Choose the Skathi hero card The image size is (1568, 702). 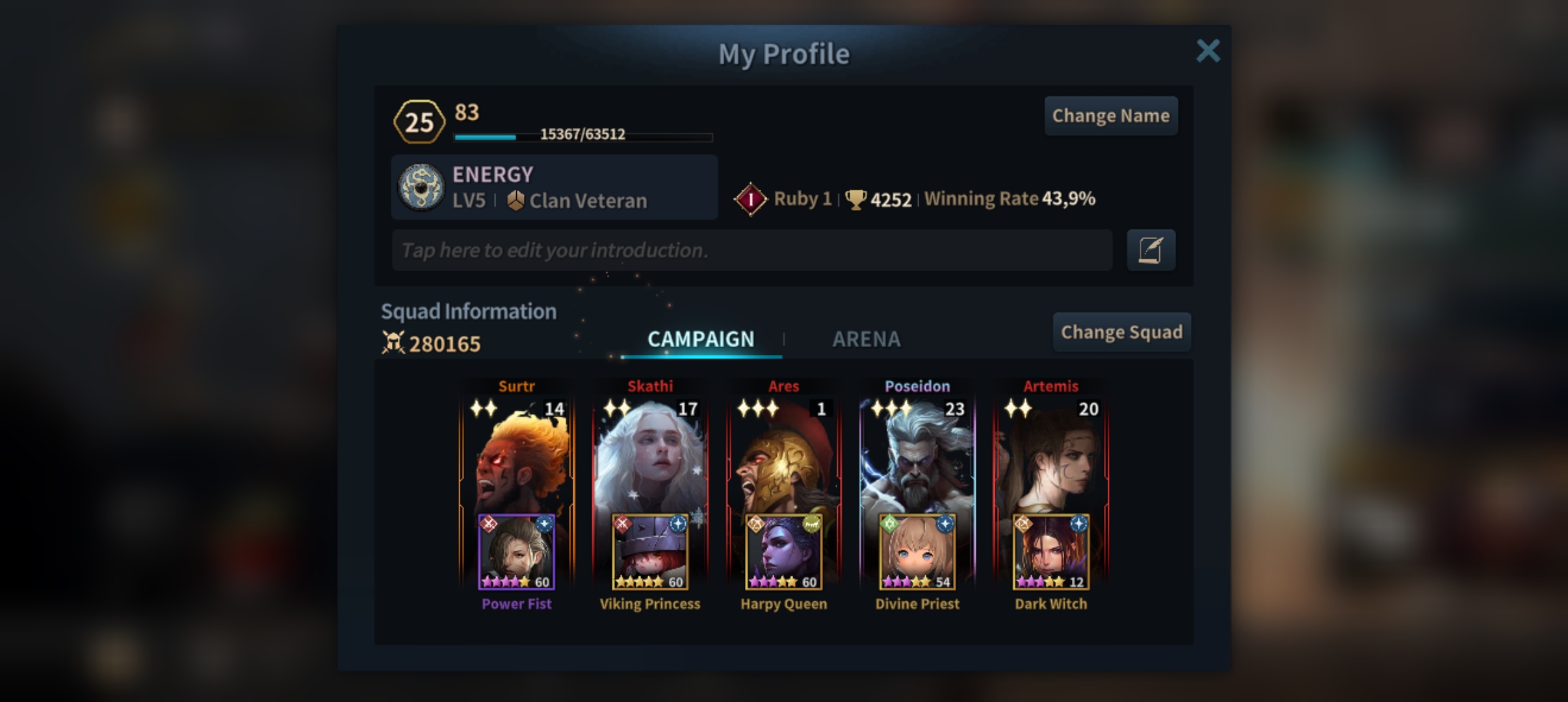point(650,455)
